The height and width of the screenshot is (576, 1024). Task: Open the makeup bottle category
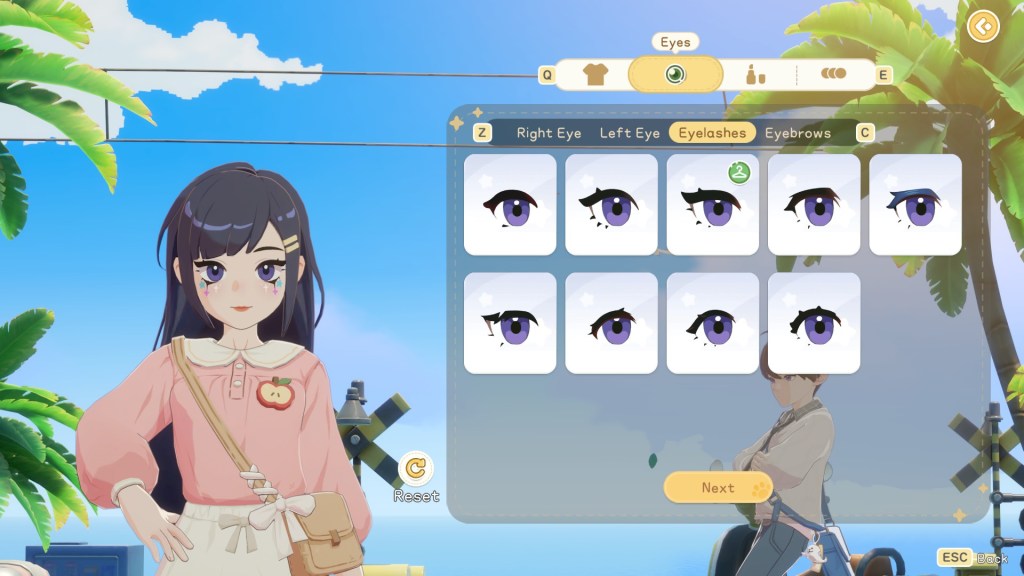756,75
